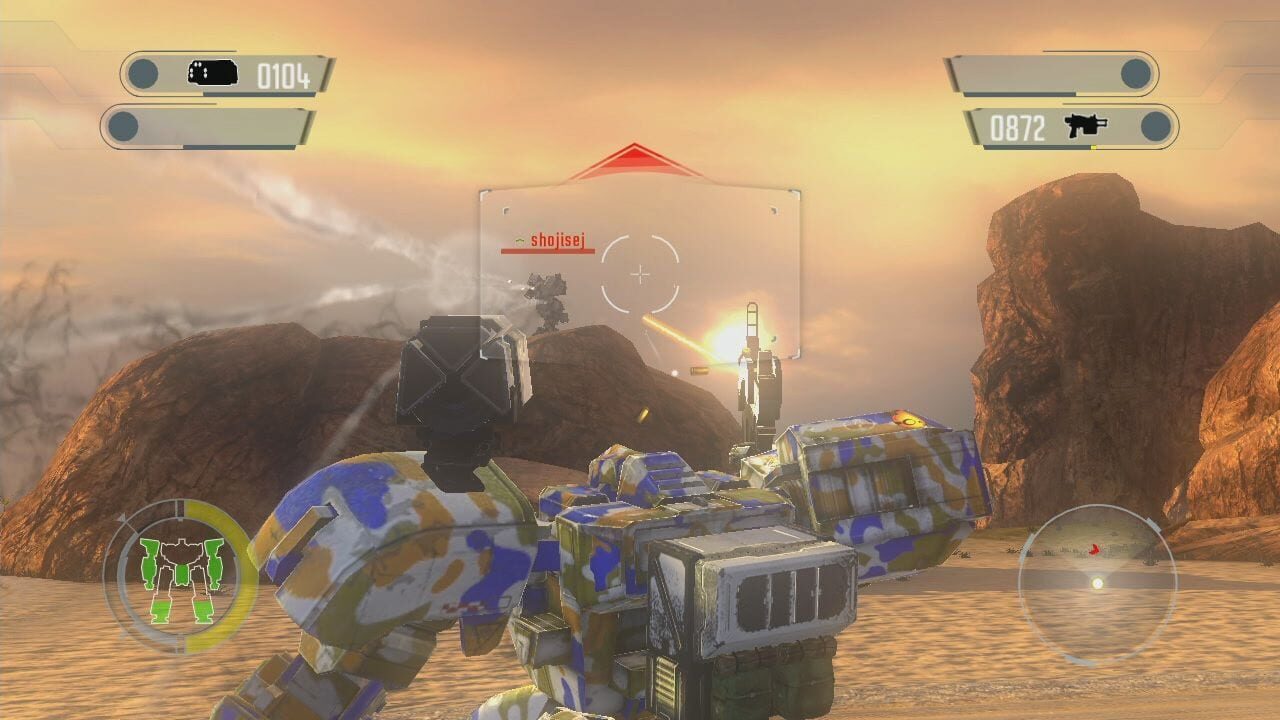Click the center dot of the radar compass
The width and height of the screenshot is (1280, 720).
click(1097, 584)
